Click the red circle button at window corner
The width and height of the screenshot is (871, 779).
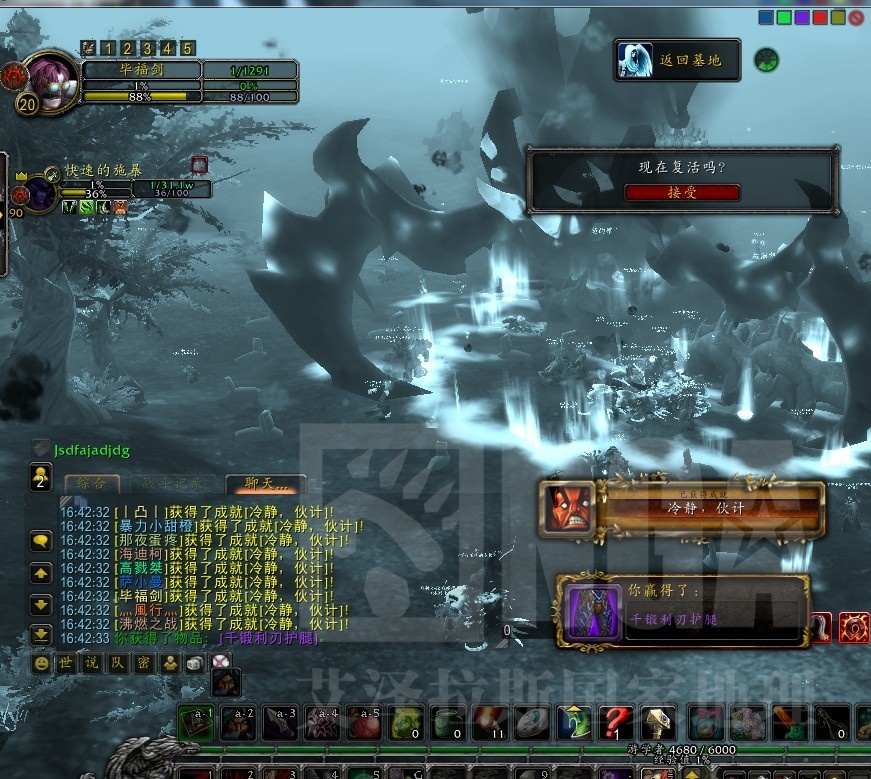[x=856, y=17]
